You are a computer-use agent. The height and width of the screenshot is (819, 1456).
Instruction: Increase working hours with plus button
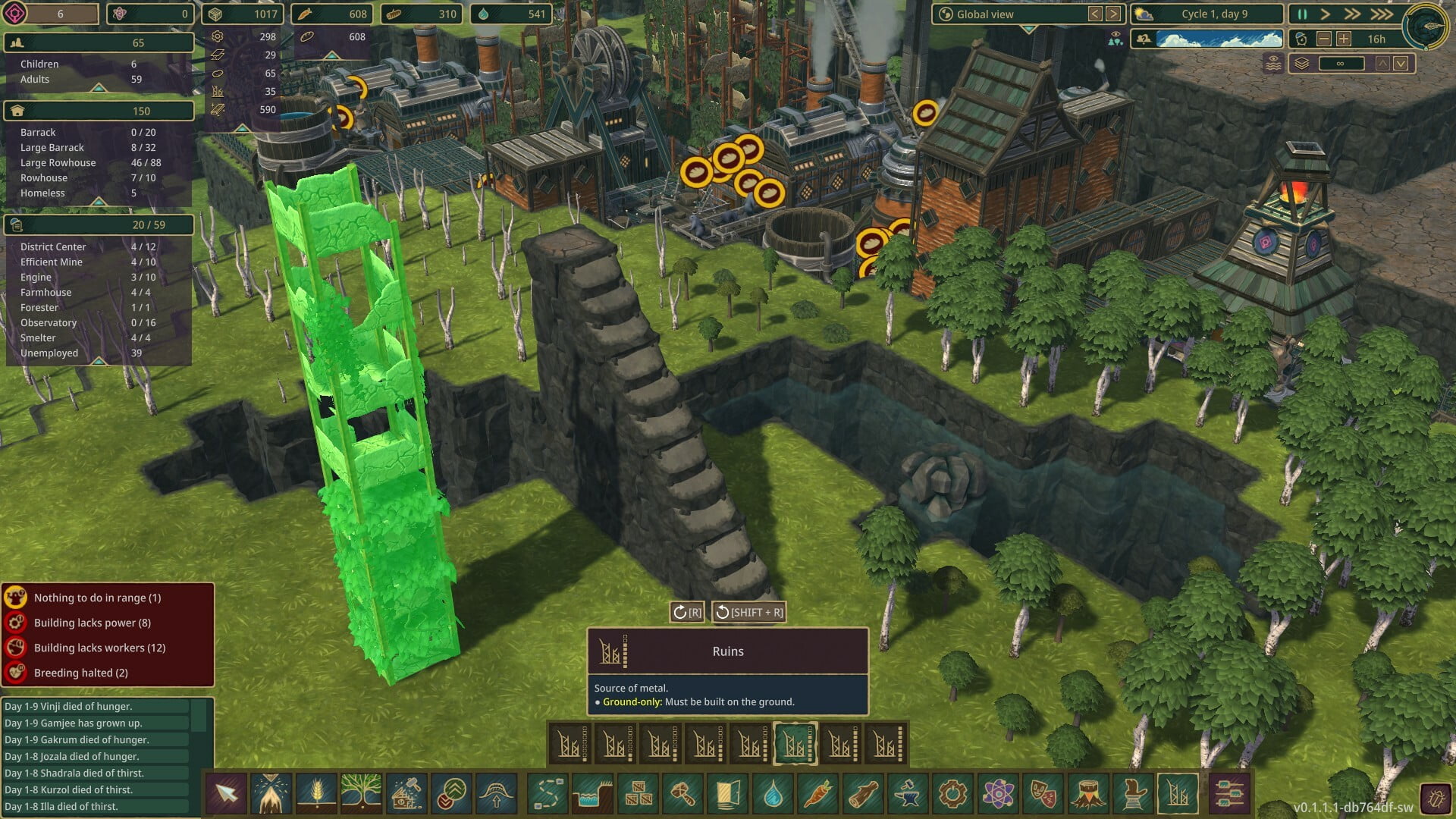(x=1343, y=39)
